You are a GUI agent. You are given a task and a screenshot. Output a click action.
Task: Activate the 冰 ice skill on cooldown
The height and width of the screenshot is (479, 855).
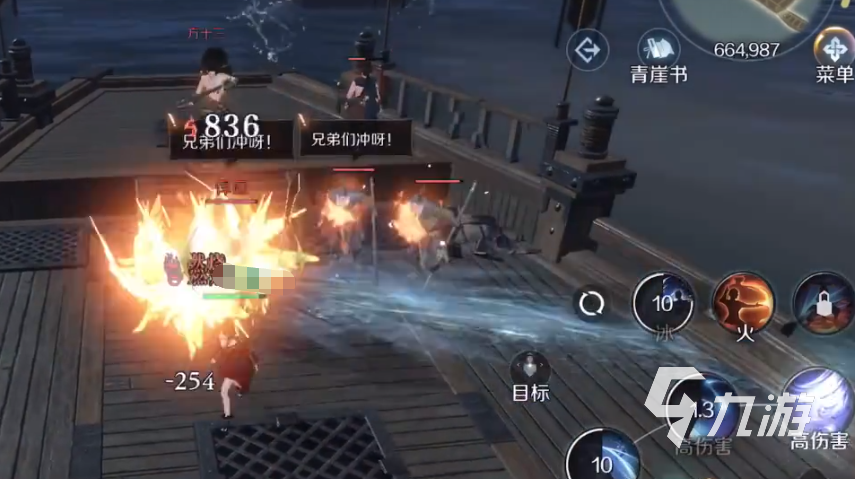[x=663, y=301]
